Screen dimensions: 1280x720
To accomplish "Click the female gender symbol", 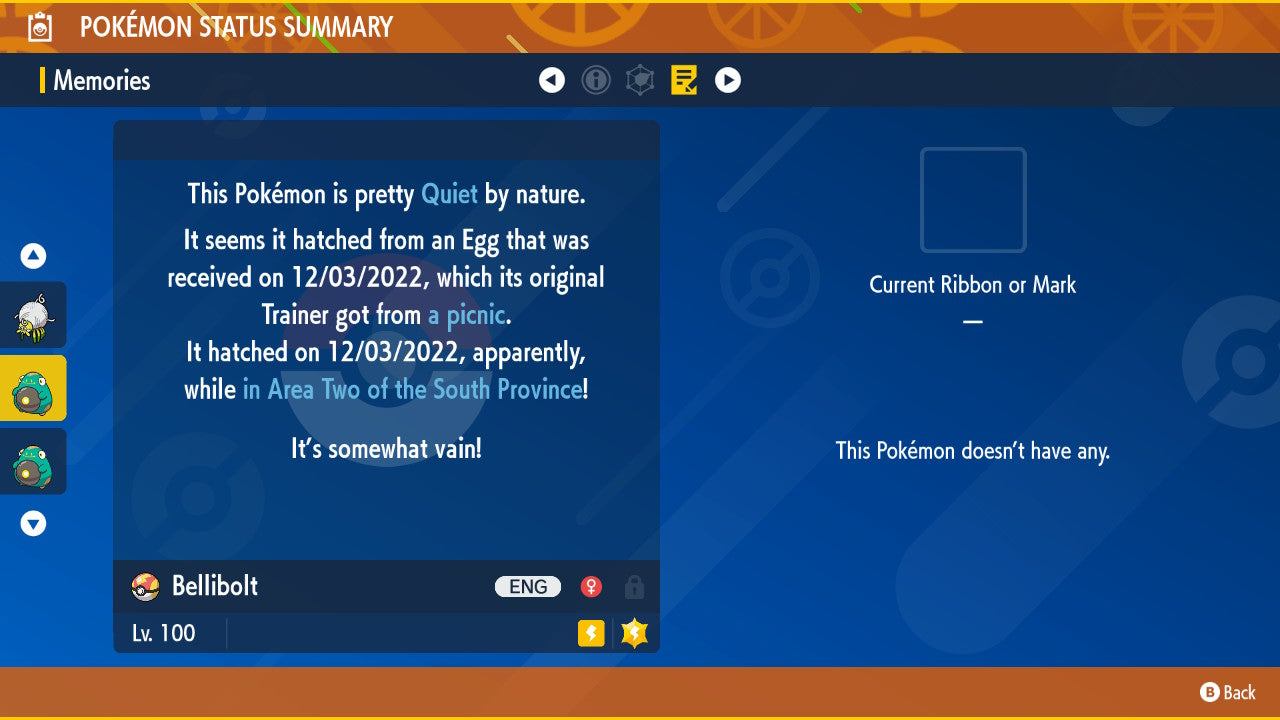I will (591, 587).
